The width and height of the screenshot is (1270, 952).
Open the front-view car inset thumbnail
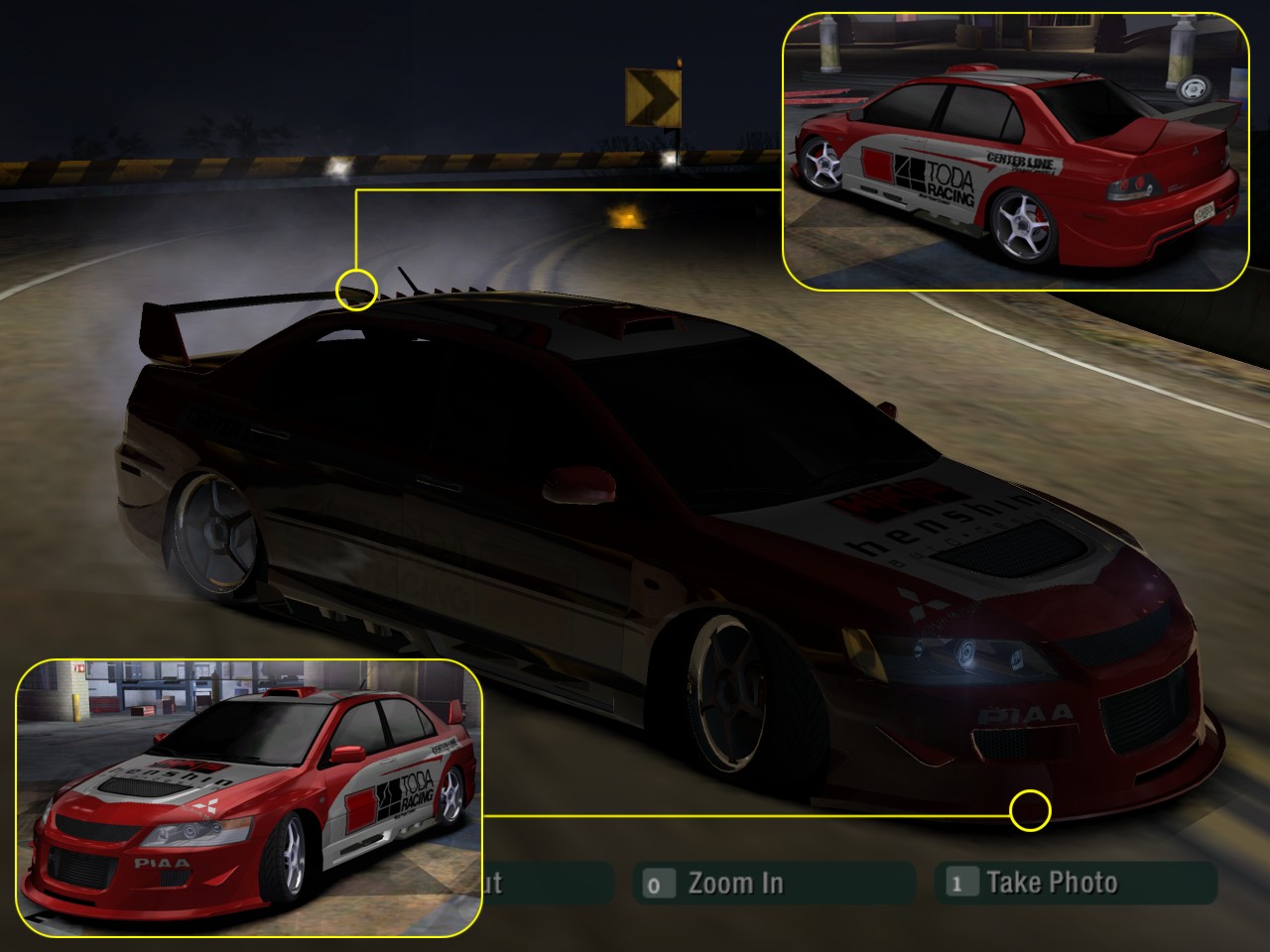coord(249,797)
